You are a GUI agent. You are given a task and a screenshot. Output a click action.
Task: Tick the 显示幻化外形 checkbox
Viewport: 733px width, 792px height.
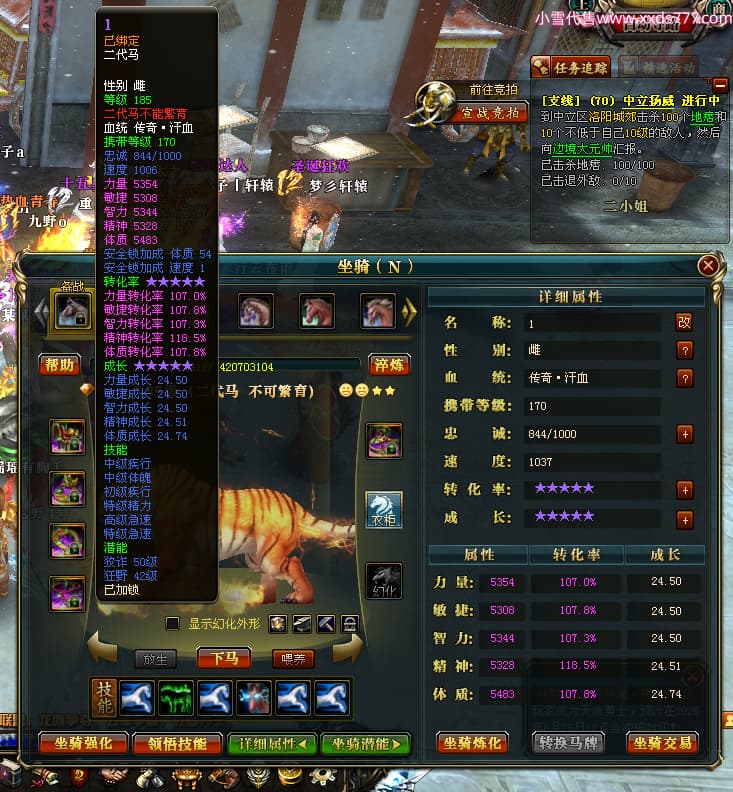173,623
